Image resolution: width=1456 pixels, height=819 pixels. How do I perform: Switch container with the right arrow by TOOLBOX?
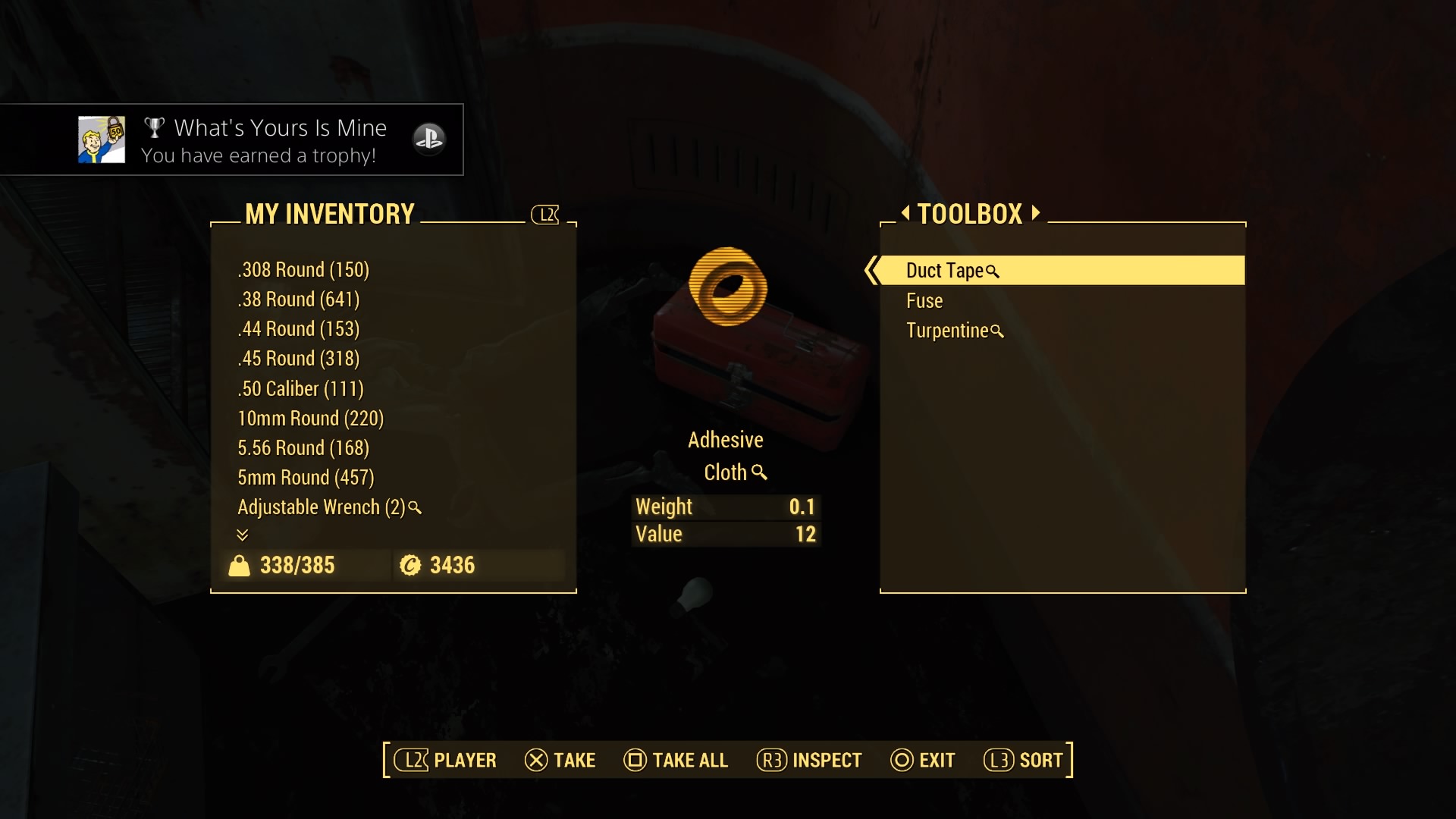point(1036,213)
